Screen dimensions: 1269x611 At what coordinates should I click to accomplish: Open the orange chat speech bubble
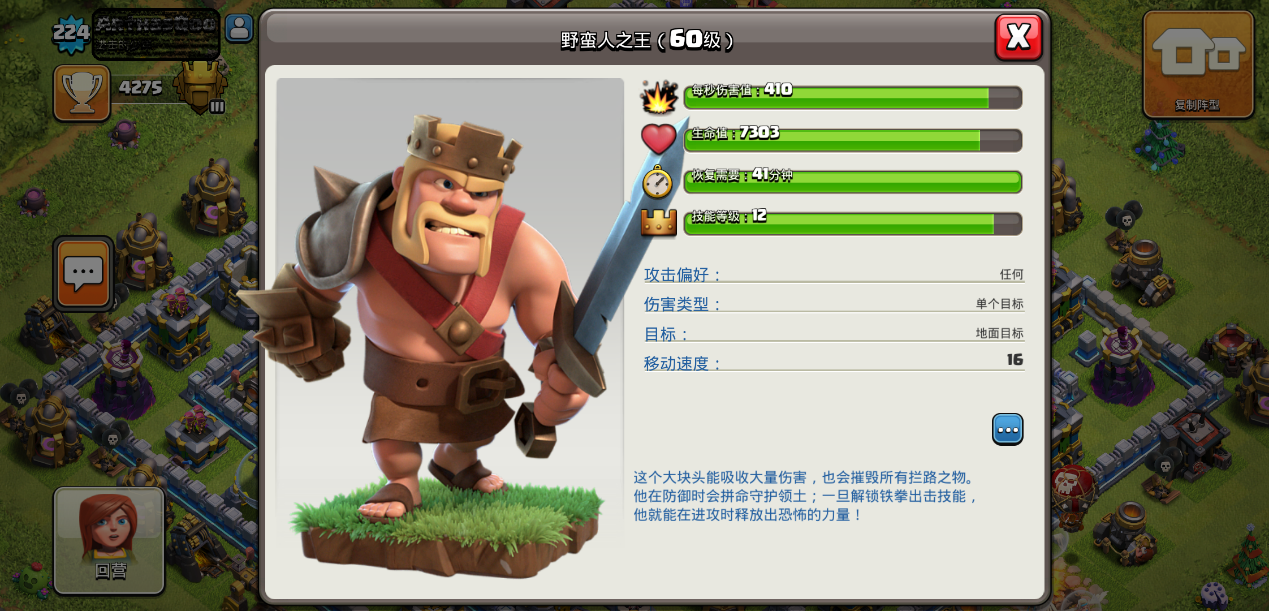click(x=83, y=272)
